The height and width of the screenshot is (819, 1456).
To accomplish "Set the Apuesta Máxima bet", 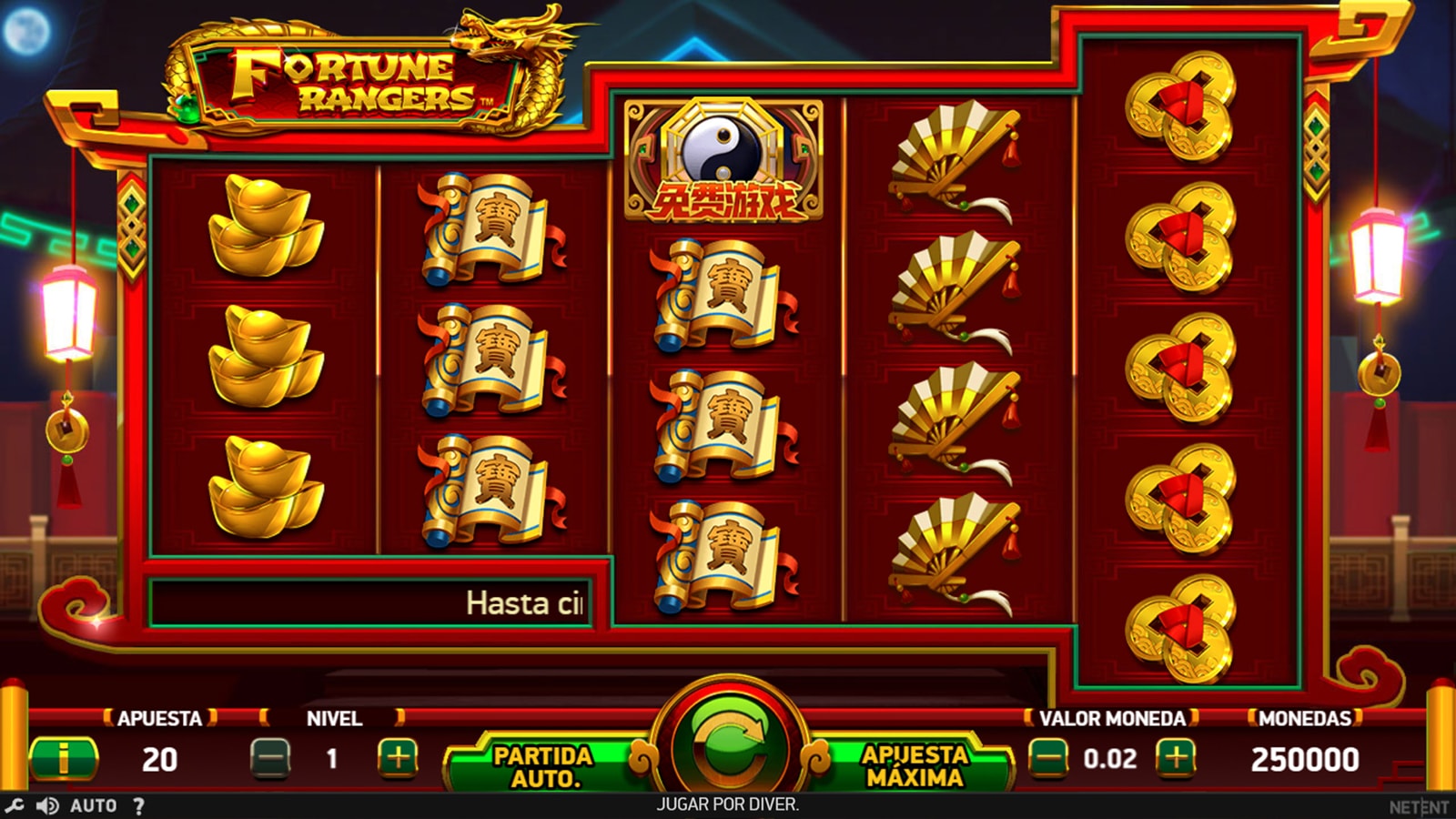I will [x=914, y=766].
